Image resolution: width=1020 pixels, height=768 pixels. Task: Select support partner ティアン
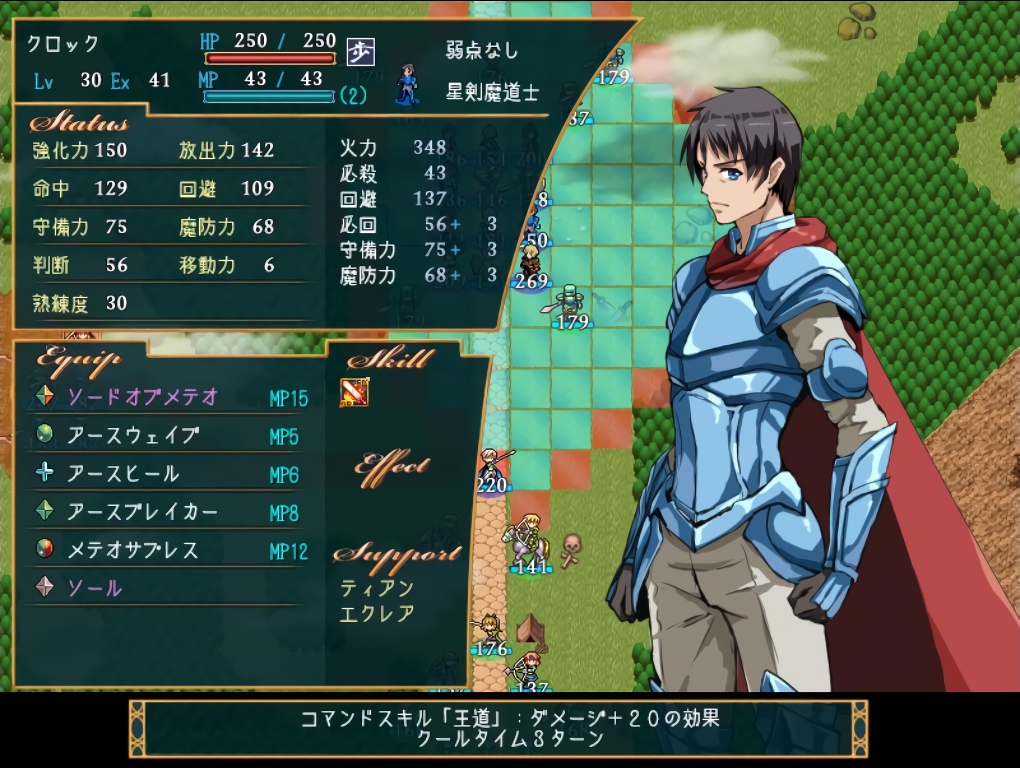tap(377, 588)
